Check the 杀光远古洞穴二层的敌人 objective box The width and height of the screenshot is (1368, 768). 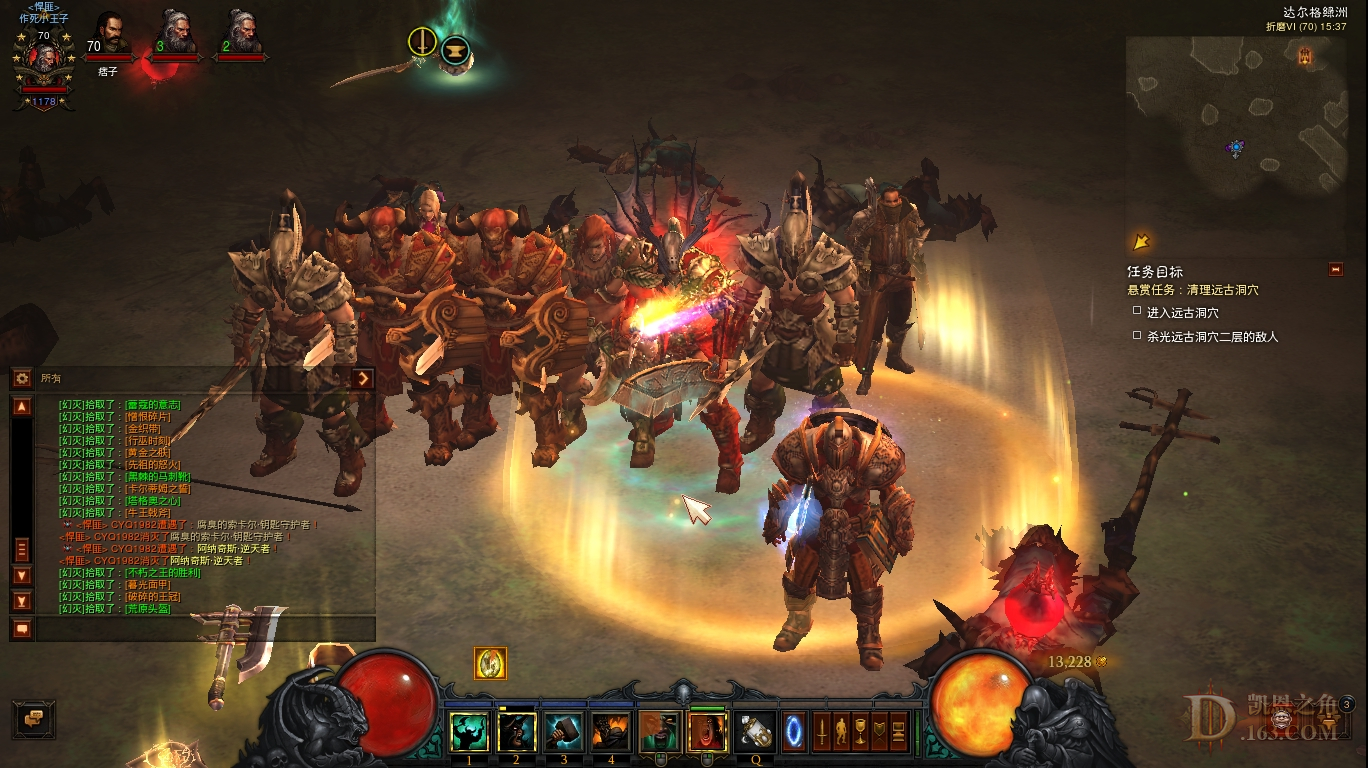[1136, 334]
